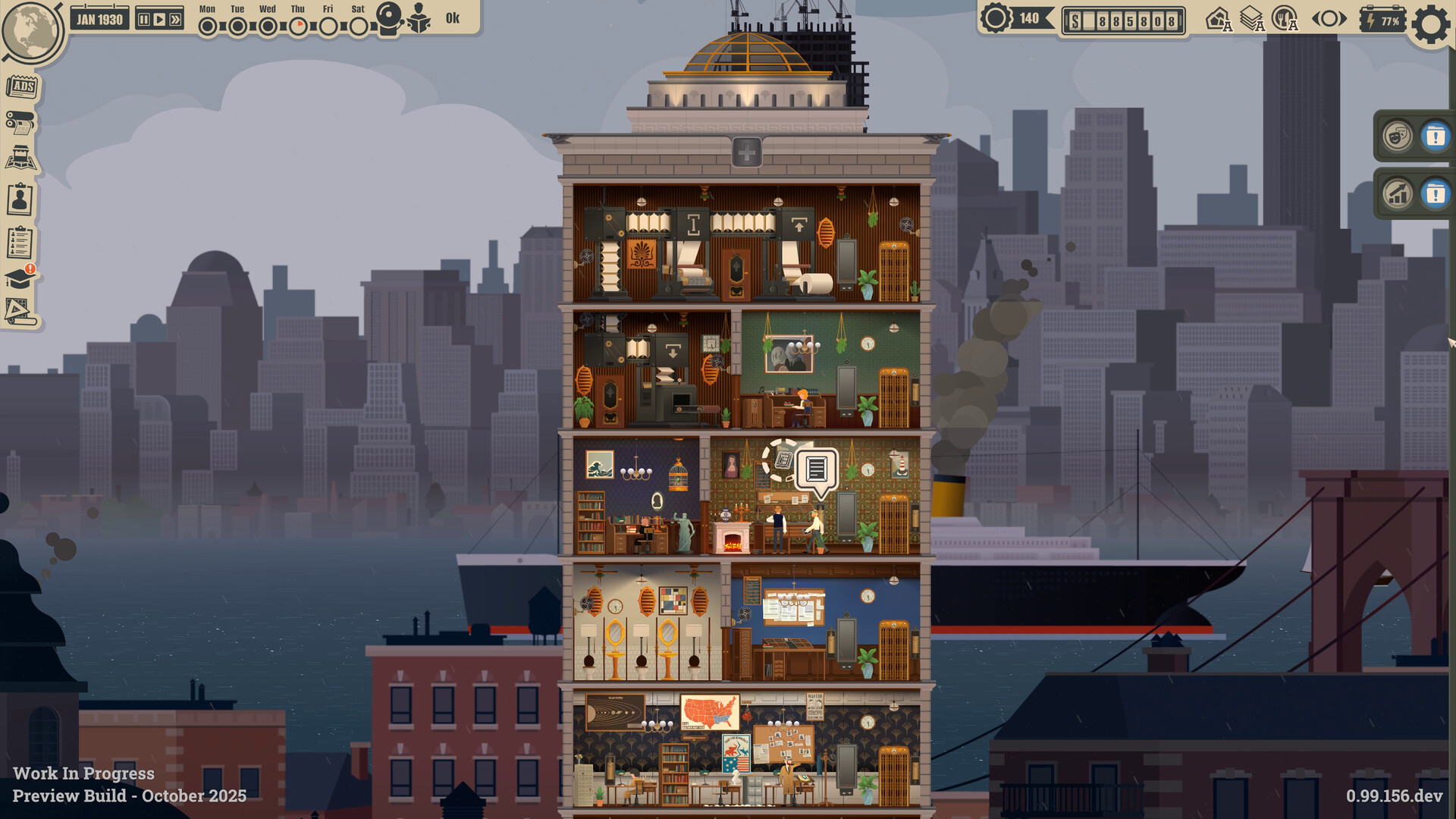Set game speed to normal play
The height and width of the screenshot is (819, 1456).
(159, 20)
